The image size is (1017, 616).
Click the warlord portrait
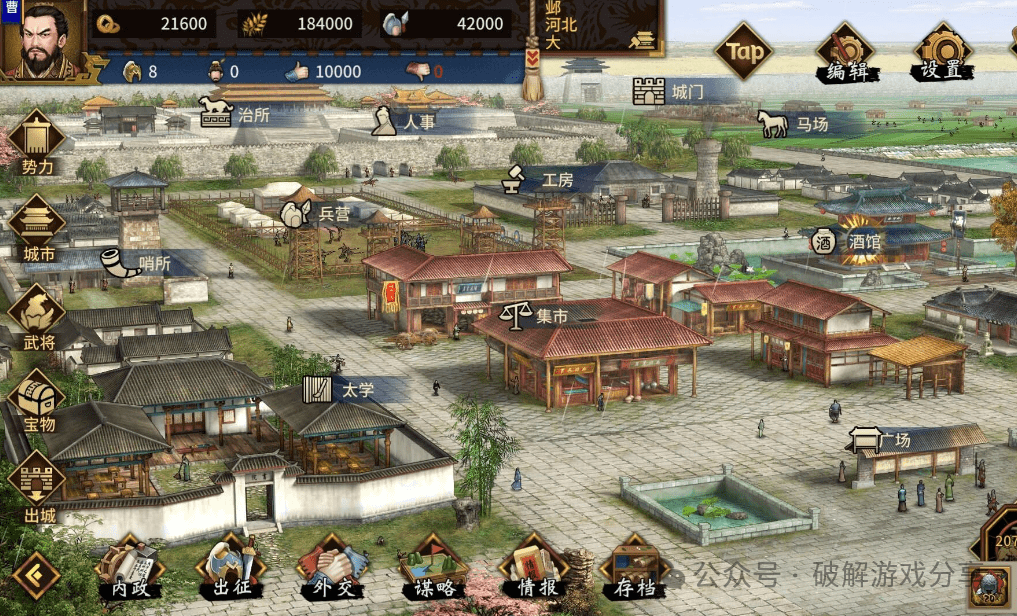click(42, 42)
